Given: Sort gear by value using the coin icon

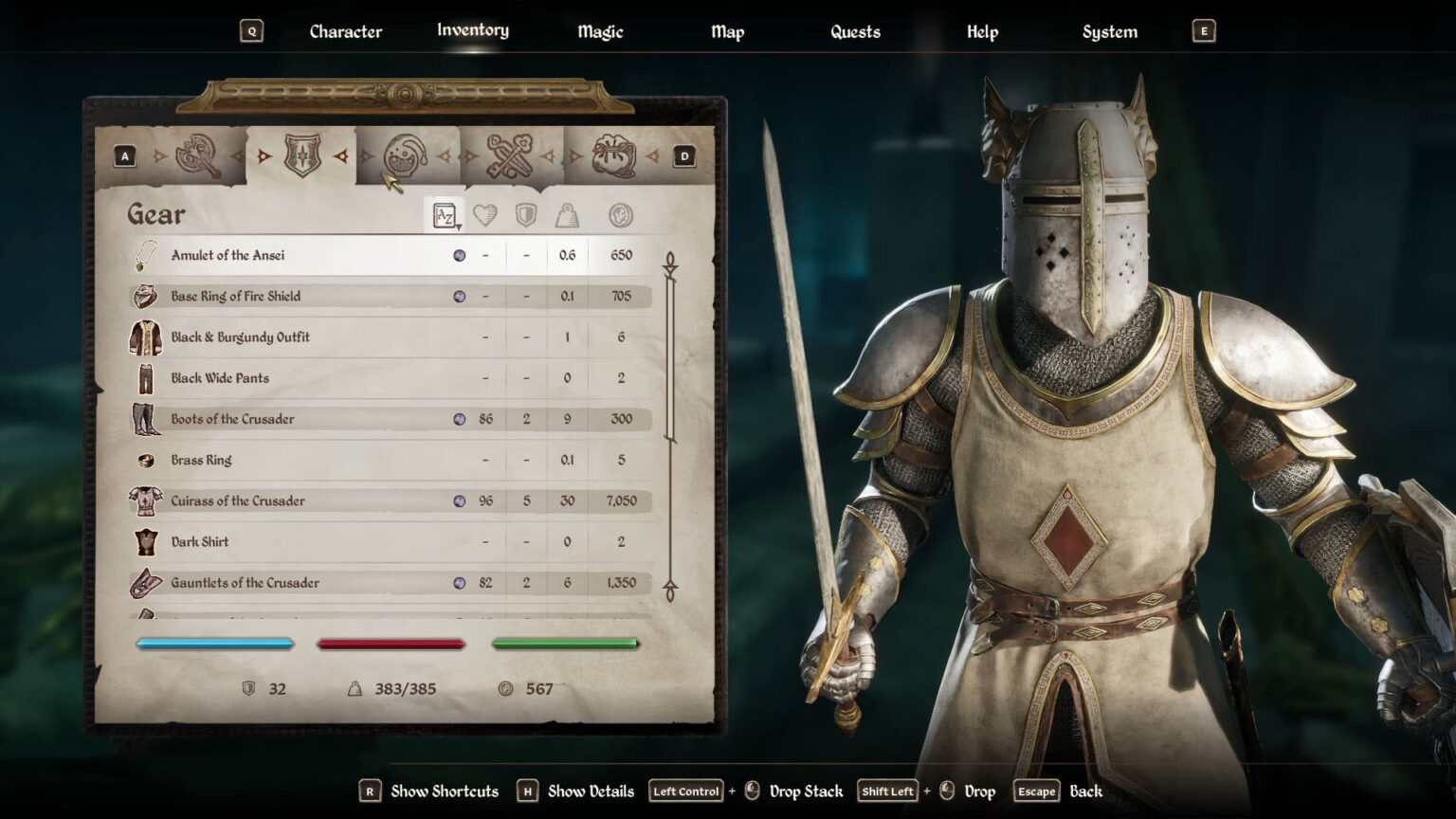Looking at the screenshot, I should [x=618, y=214].
